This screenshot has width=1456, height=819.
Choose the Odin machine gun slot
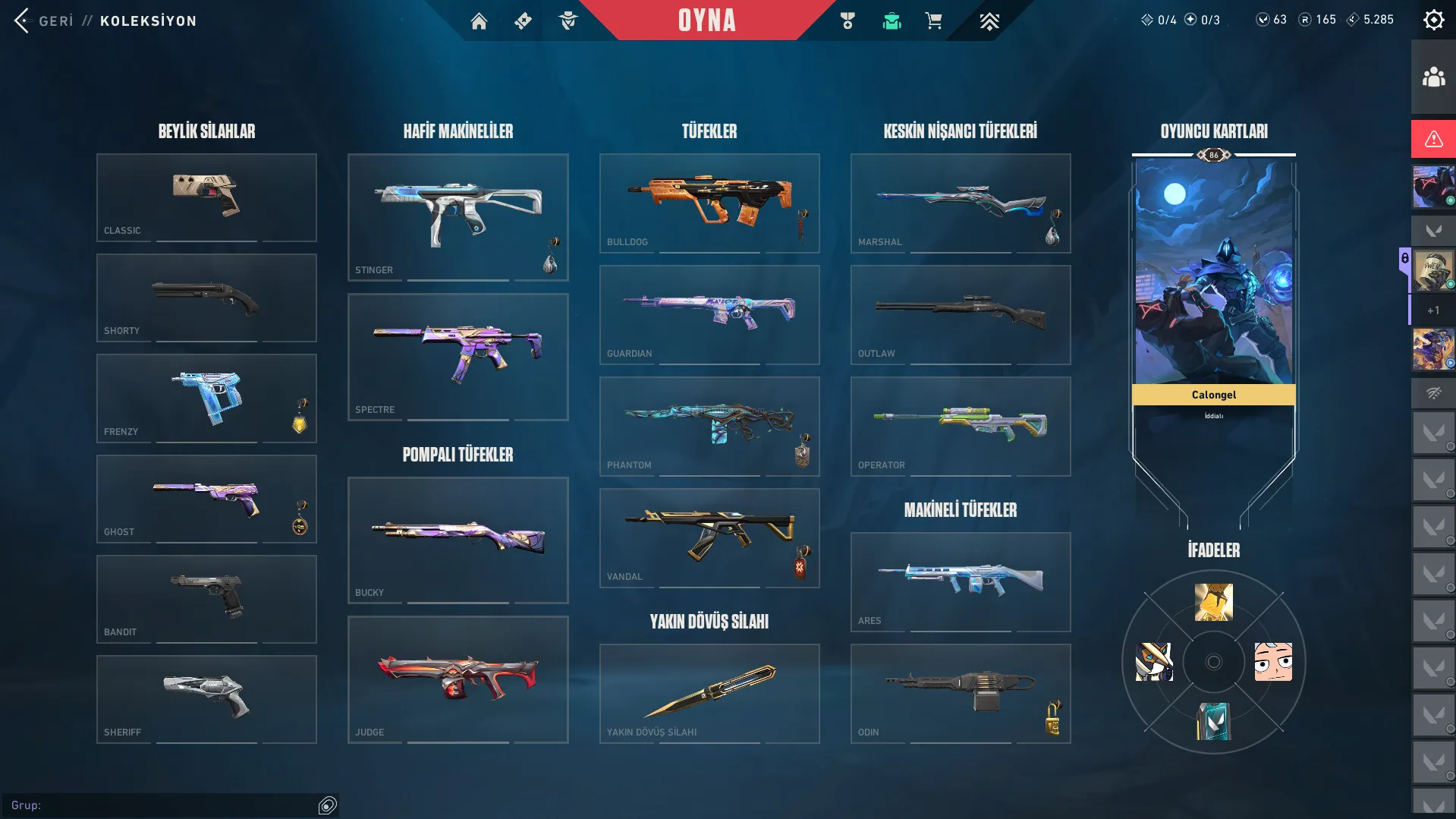point(961,693)
